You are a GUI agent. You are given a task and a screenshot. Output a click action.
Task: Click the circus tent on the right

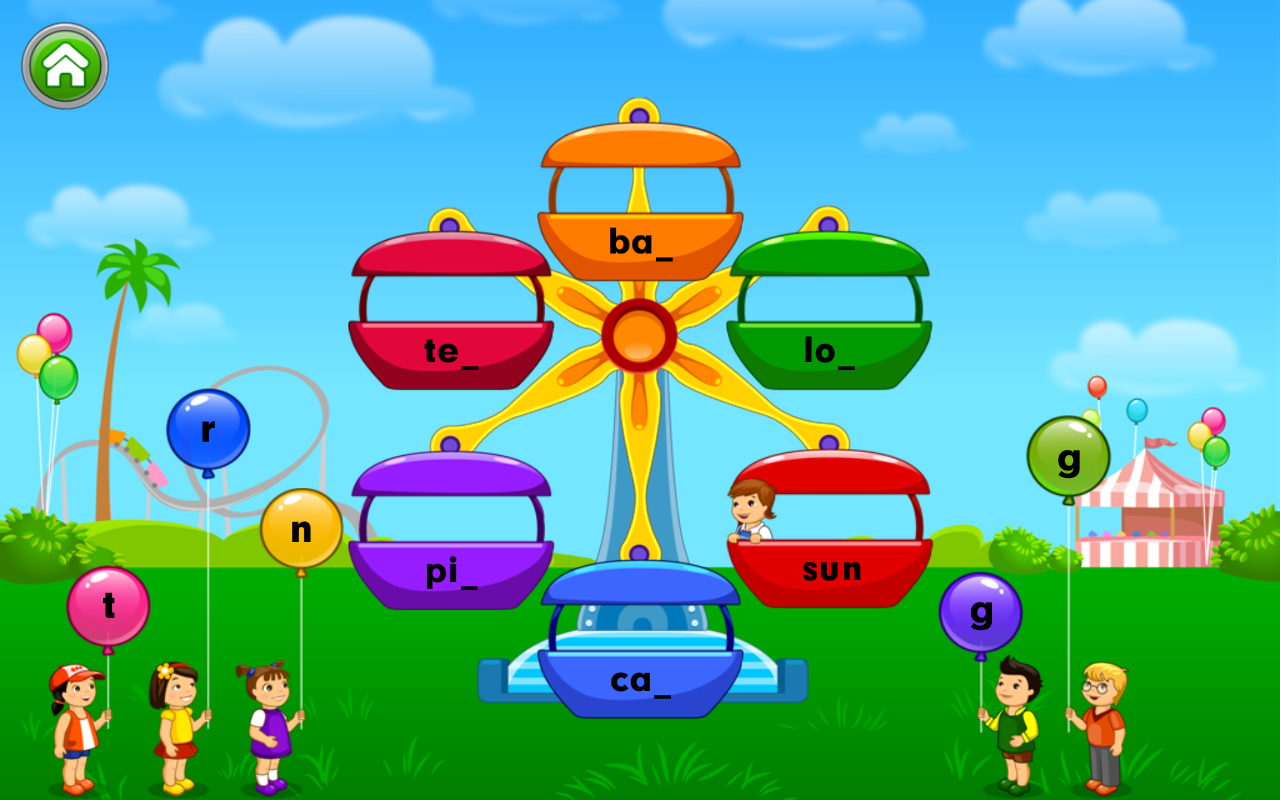(1150, 510)
